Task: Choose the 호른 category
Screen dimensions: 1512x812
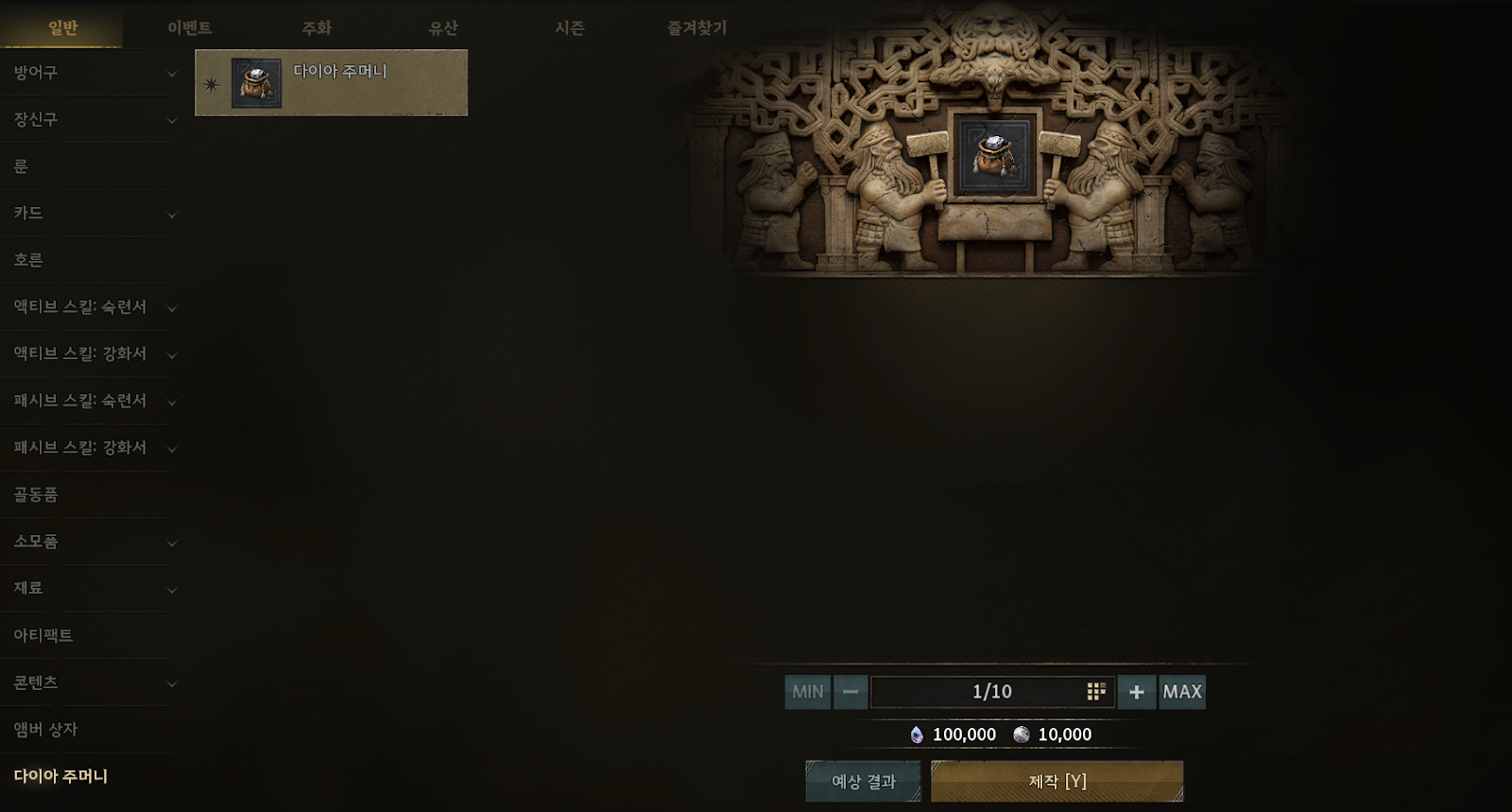Action: click(x=90, y=260)
